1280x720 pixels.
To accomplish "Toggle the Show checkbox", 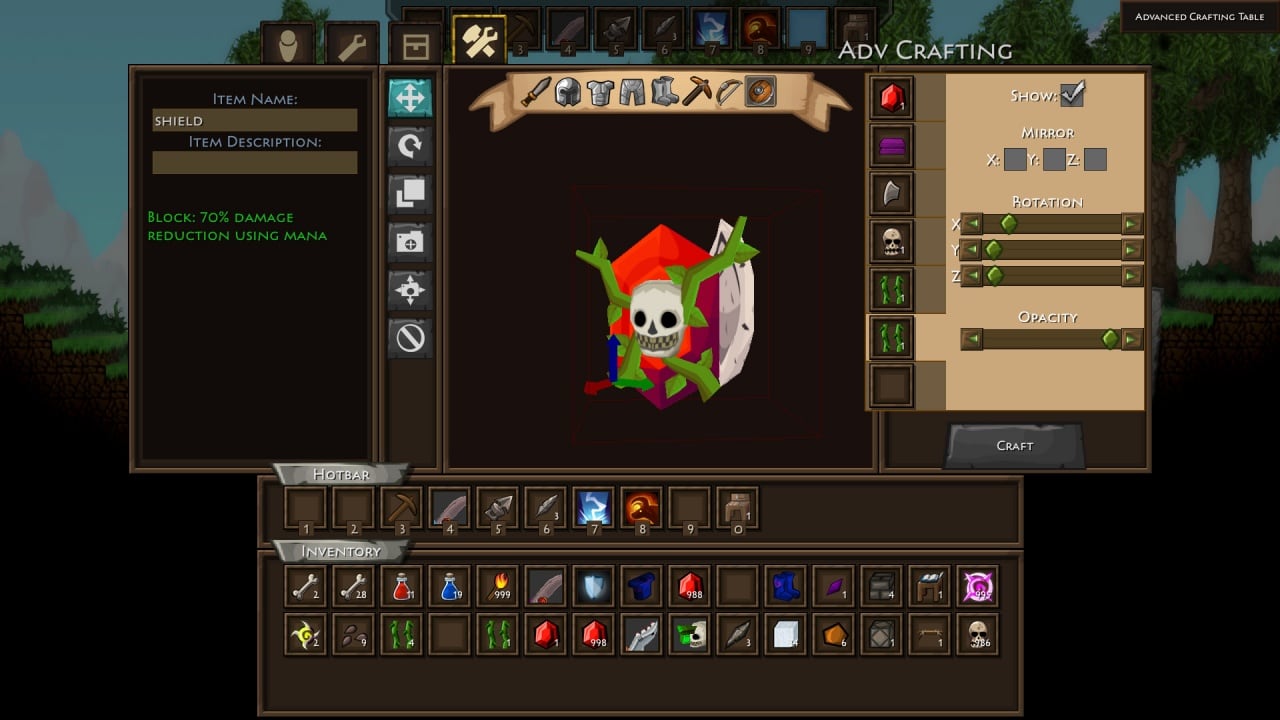I will pos(1072,95).
